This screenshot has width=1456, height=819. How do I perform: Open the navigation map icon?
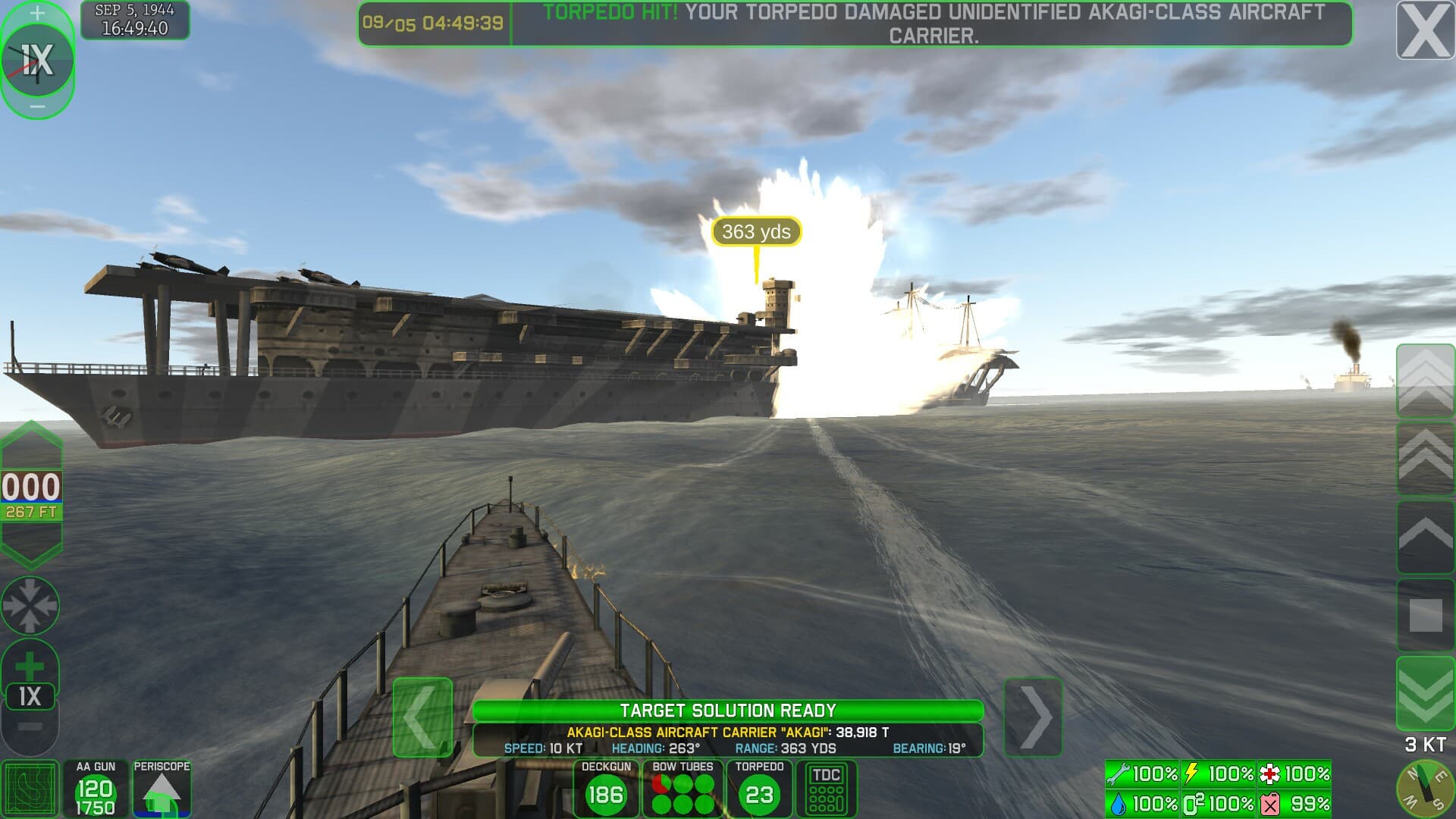point(30,789)
